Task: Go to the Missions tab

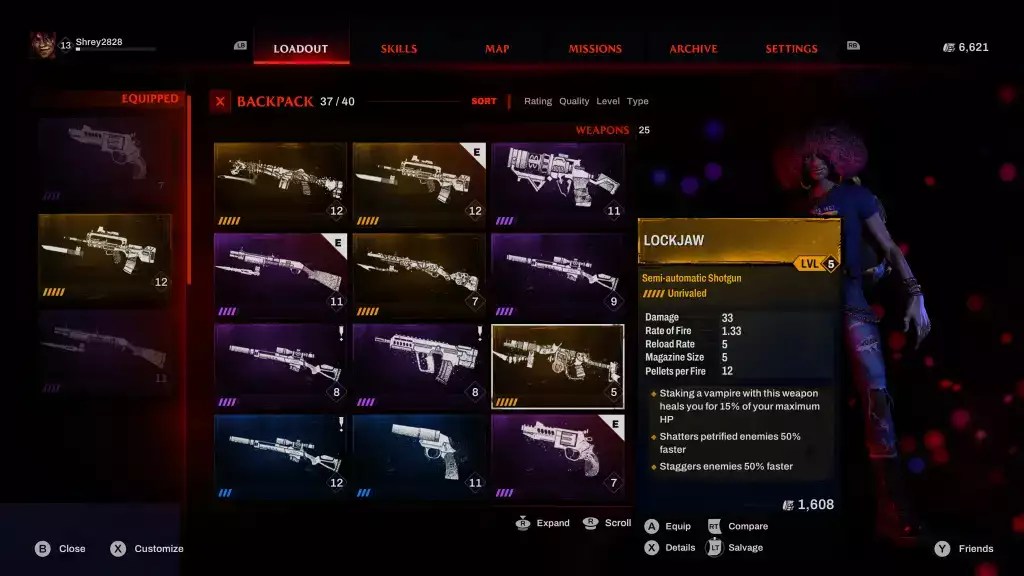Action: [595, 49]
